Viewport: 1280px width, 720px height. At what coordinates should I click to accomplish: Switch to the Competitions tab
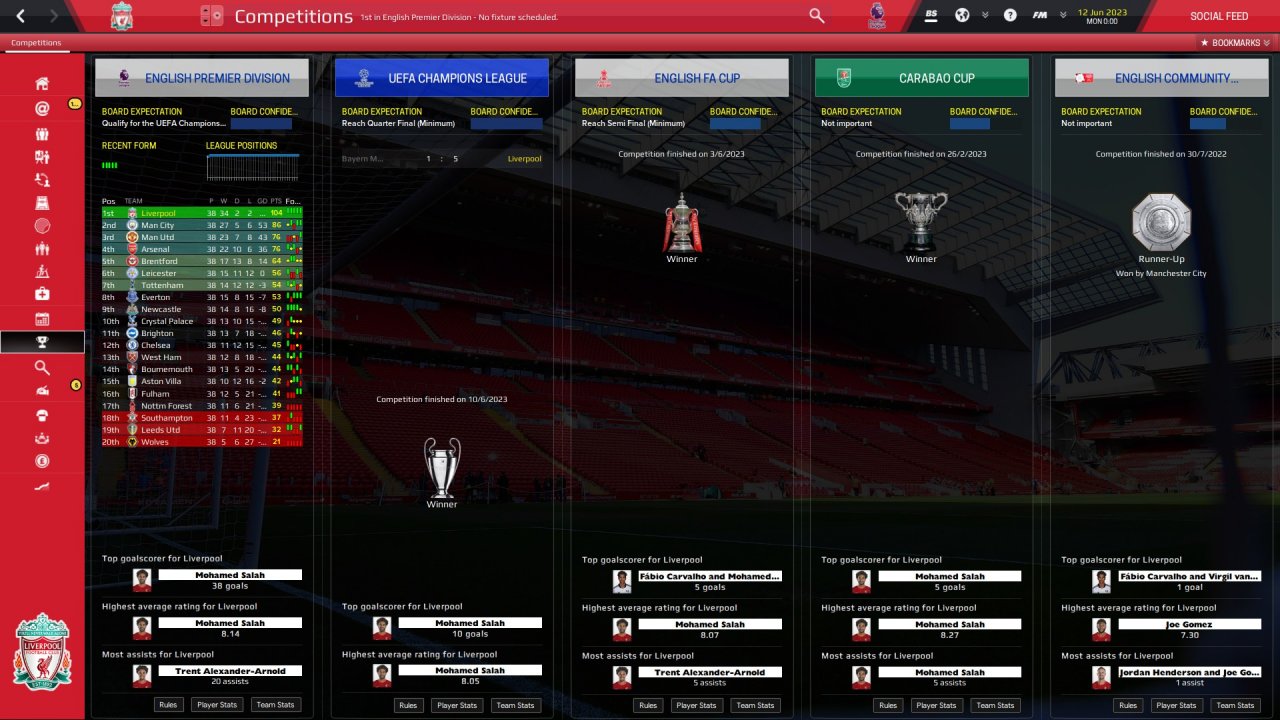[36, 43]
